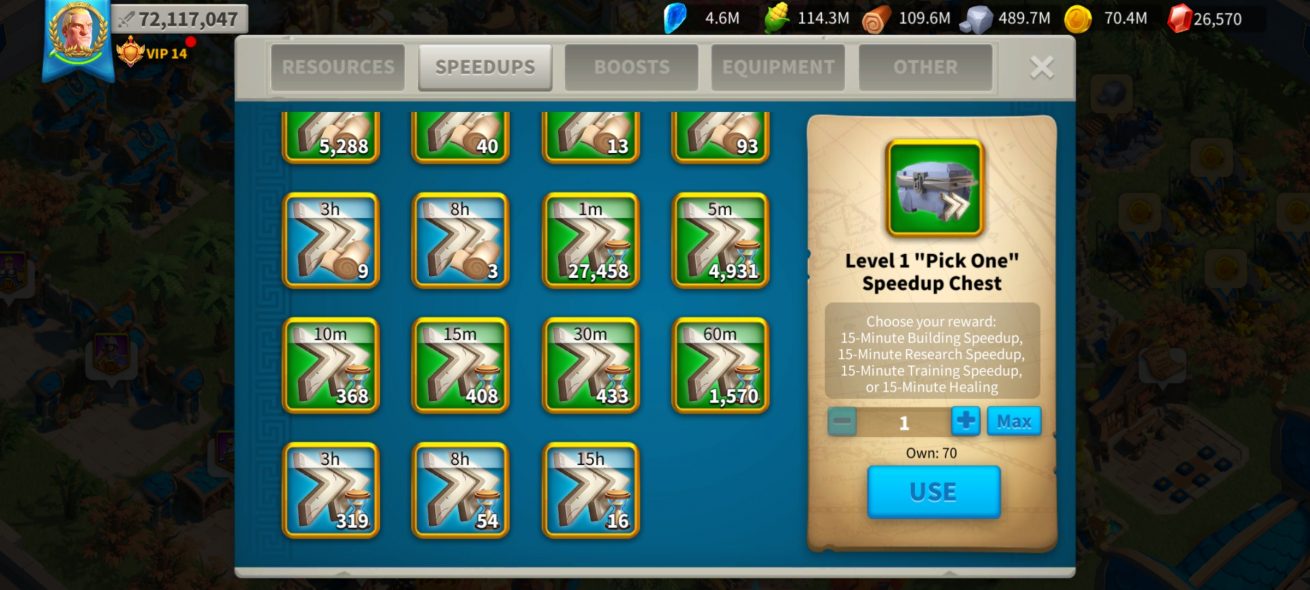The image size is (1310, 590).
Task: Set chest quantity to Max
Action: pyautogui.click(x=1013, y=421)
